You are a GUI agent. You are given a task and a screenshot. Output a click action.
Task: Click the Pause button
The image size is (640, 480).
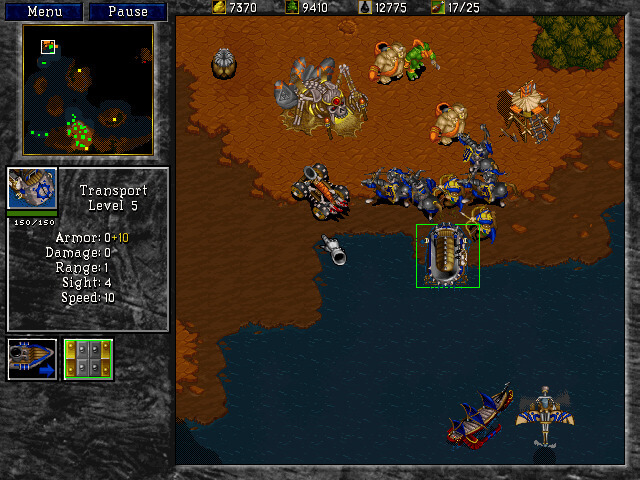pyautogui.click(x=127, y=12)
